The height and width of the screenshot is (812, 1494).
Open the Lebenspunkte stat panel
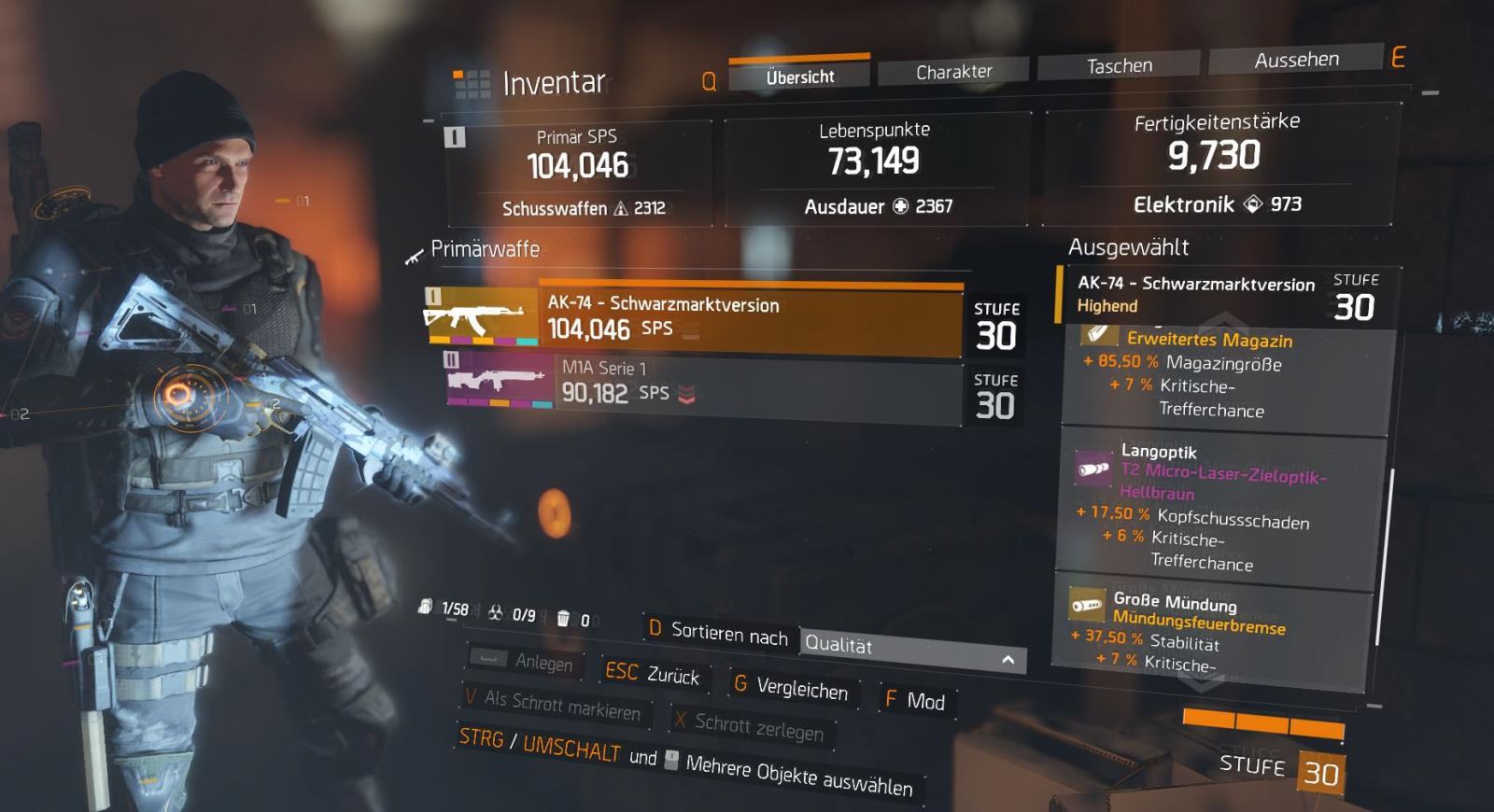pyautogui.click(x=876, y=169)
